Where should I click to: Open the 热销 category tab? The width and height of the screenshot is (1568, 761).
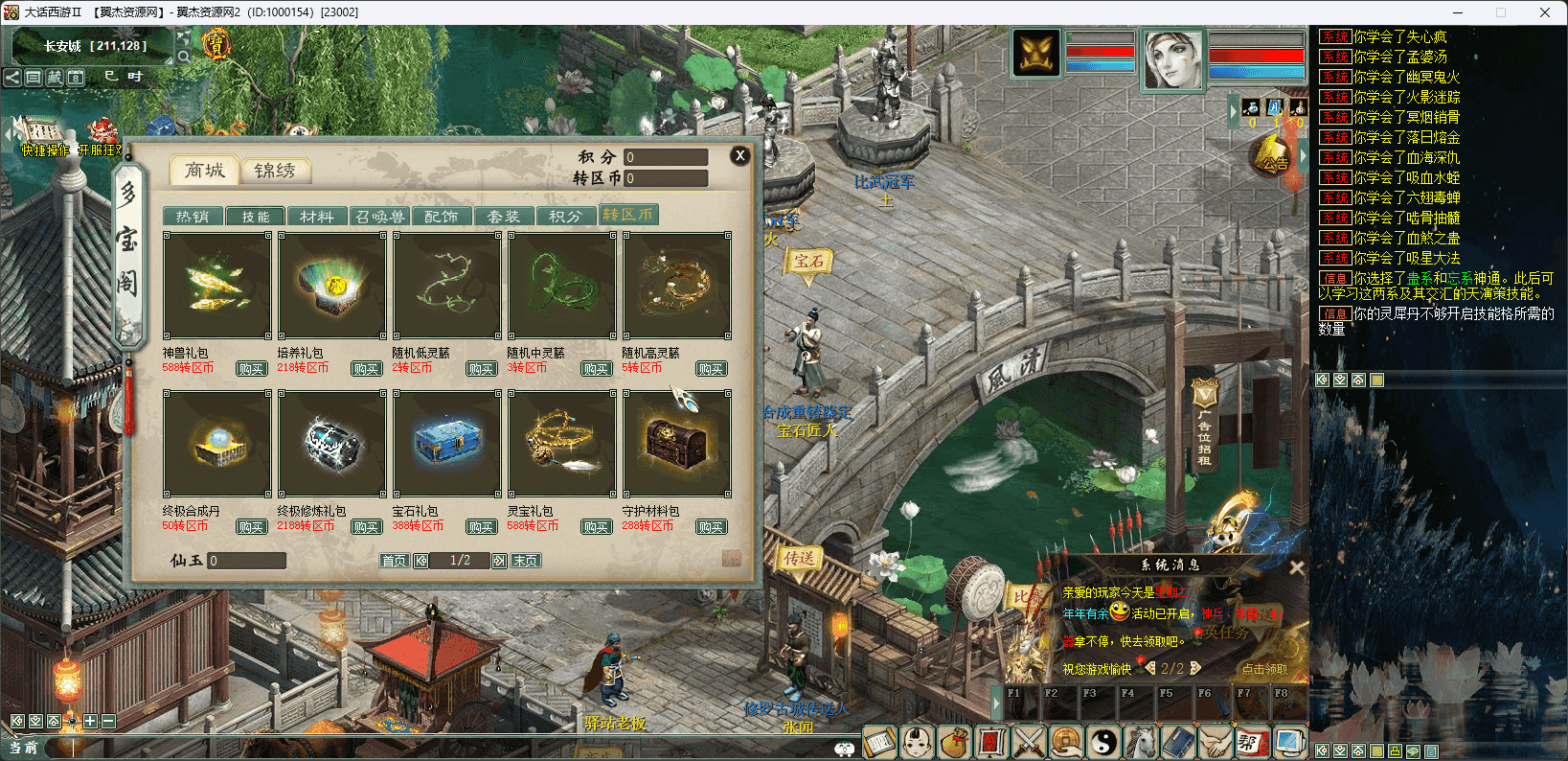click(x=193, y=217)
